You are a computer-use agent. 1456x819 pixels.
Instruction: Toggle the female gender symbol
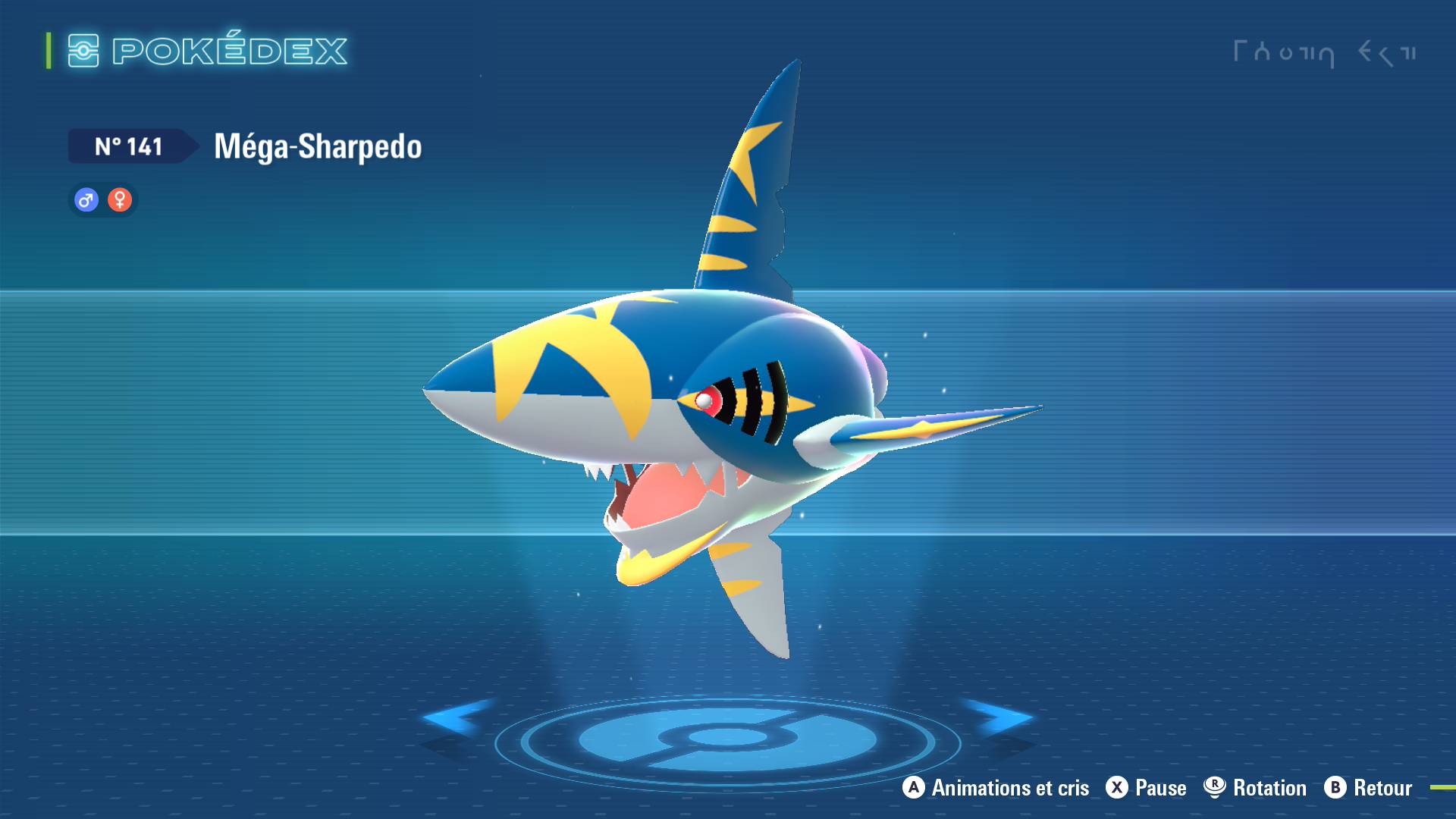pos(120,200)
